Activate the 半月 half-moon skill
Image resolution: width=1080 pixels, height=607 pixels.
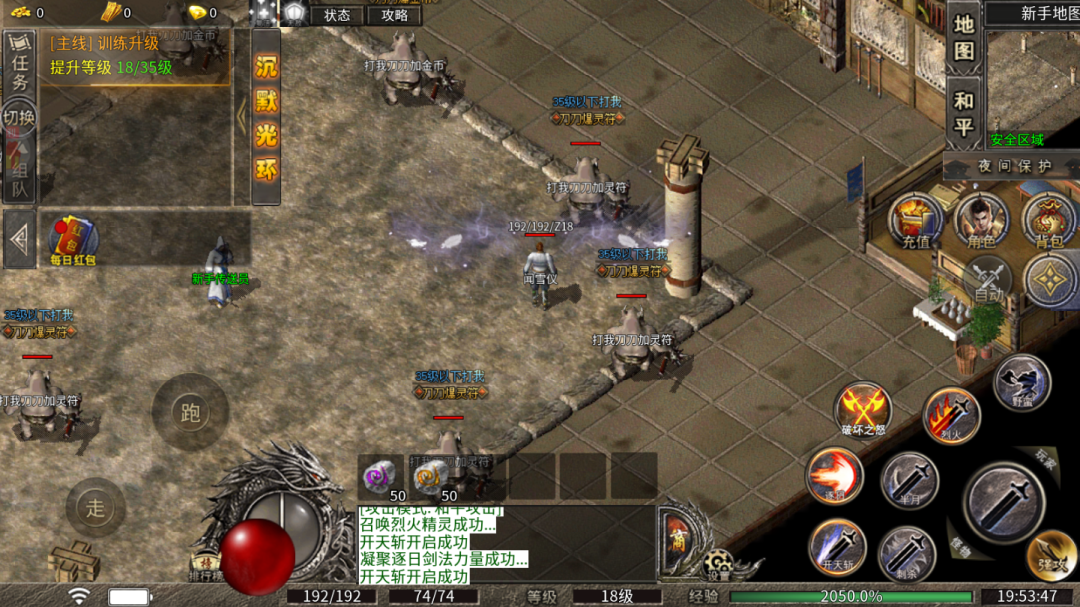(909, 481)
